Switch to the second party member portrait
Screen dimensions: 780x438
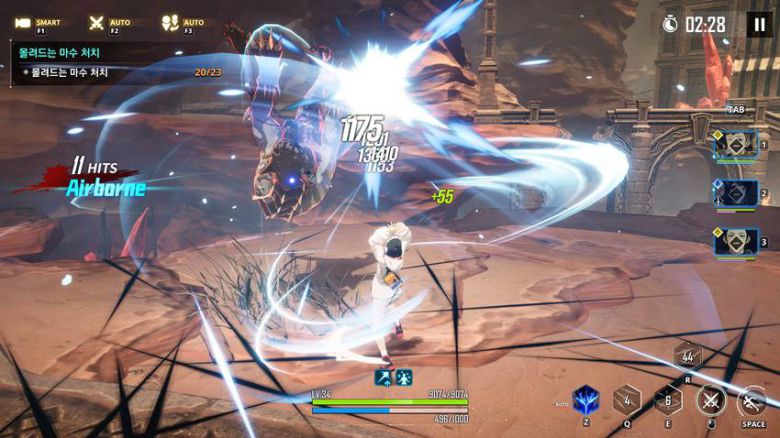[734, 192]
